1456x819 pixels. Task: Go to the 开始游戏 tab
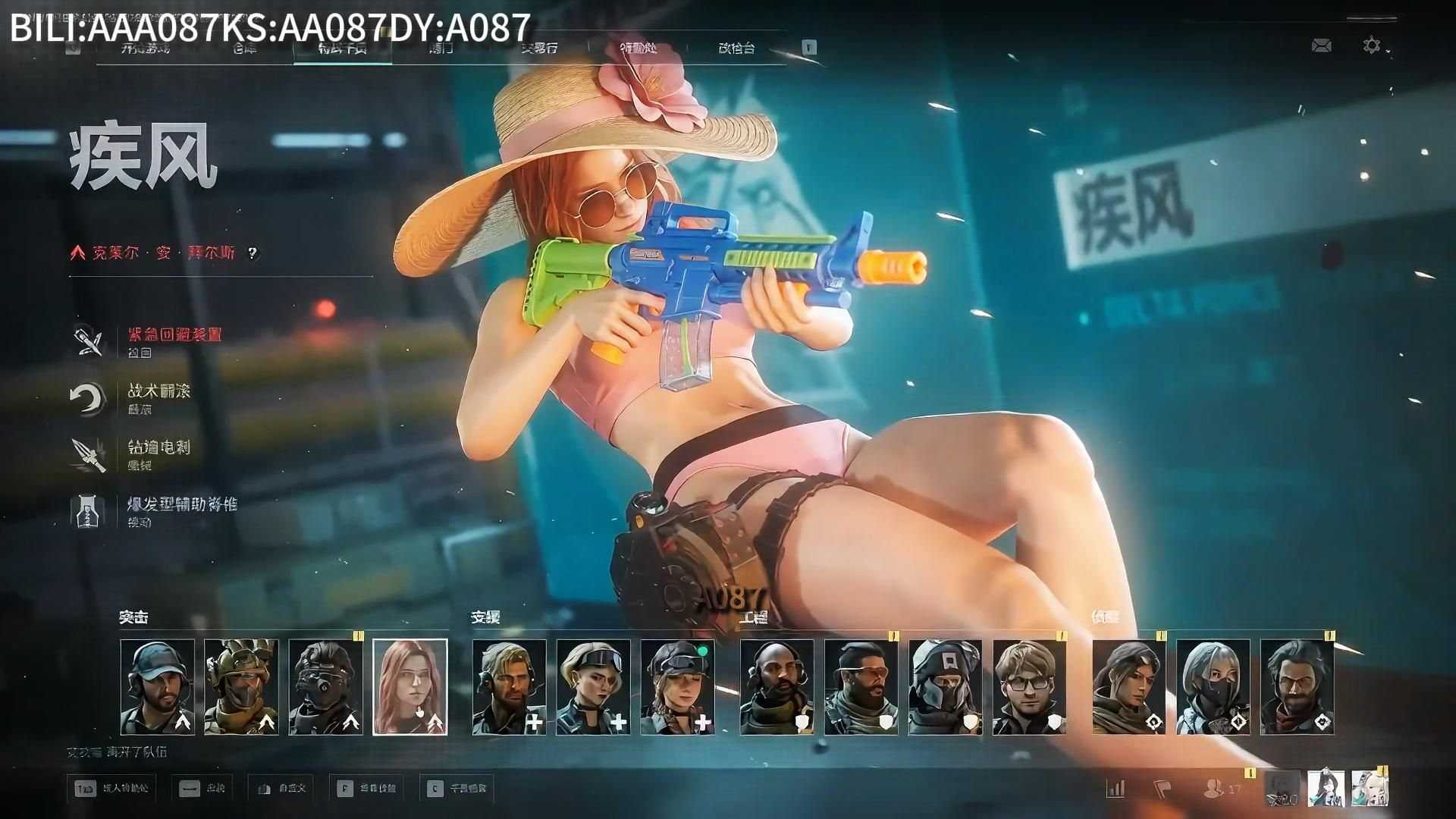pos(146,49)
